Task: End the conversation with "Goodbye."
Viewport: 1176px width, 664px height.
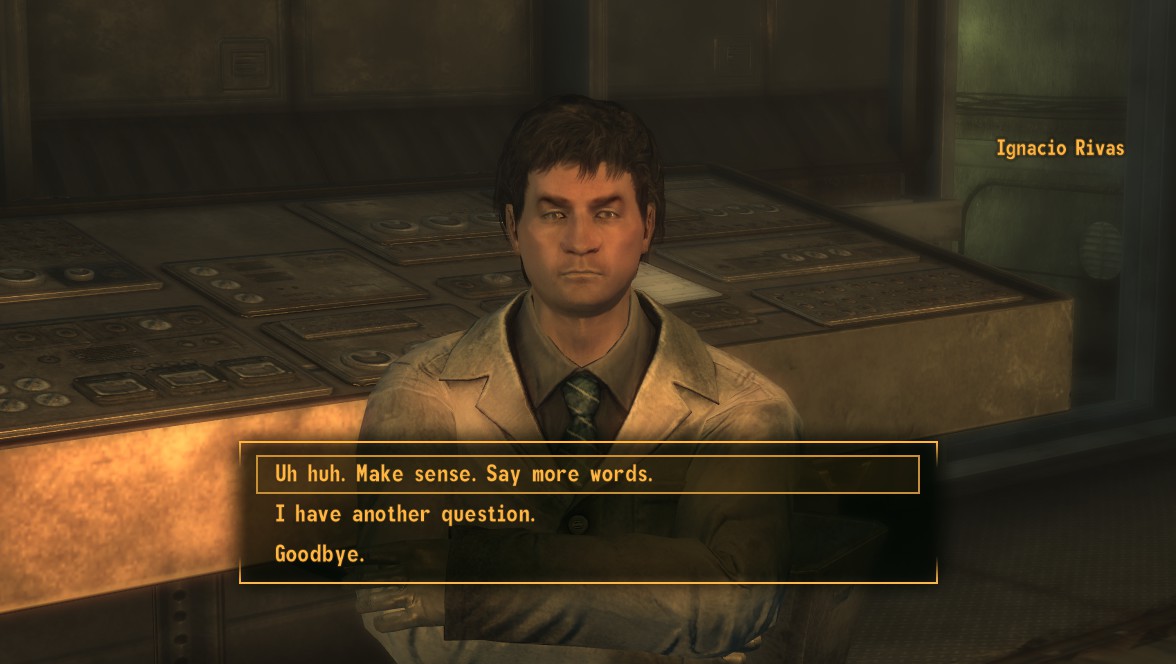Action: click(x=320, y=553)
